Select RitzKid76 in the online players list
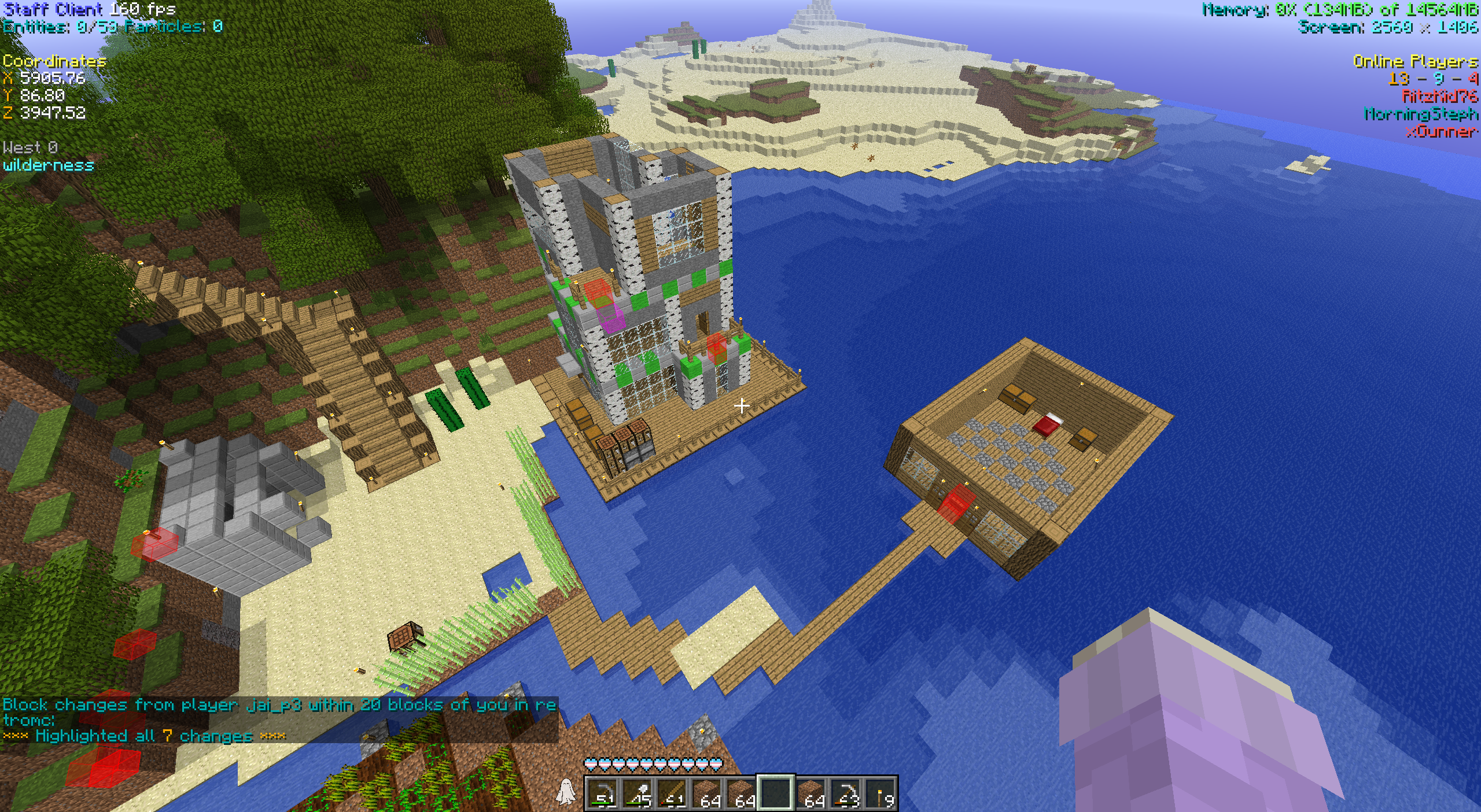1481x812 pixels. [x=1439, y=96]
